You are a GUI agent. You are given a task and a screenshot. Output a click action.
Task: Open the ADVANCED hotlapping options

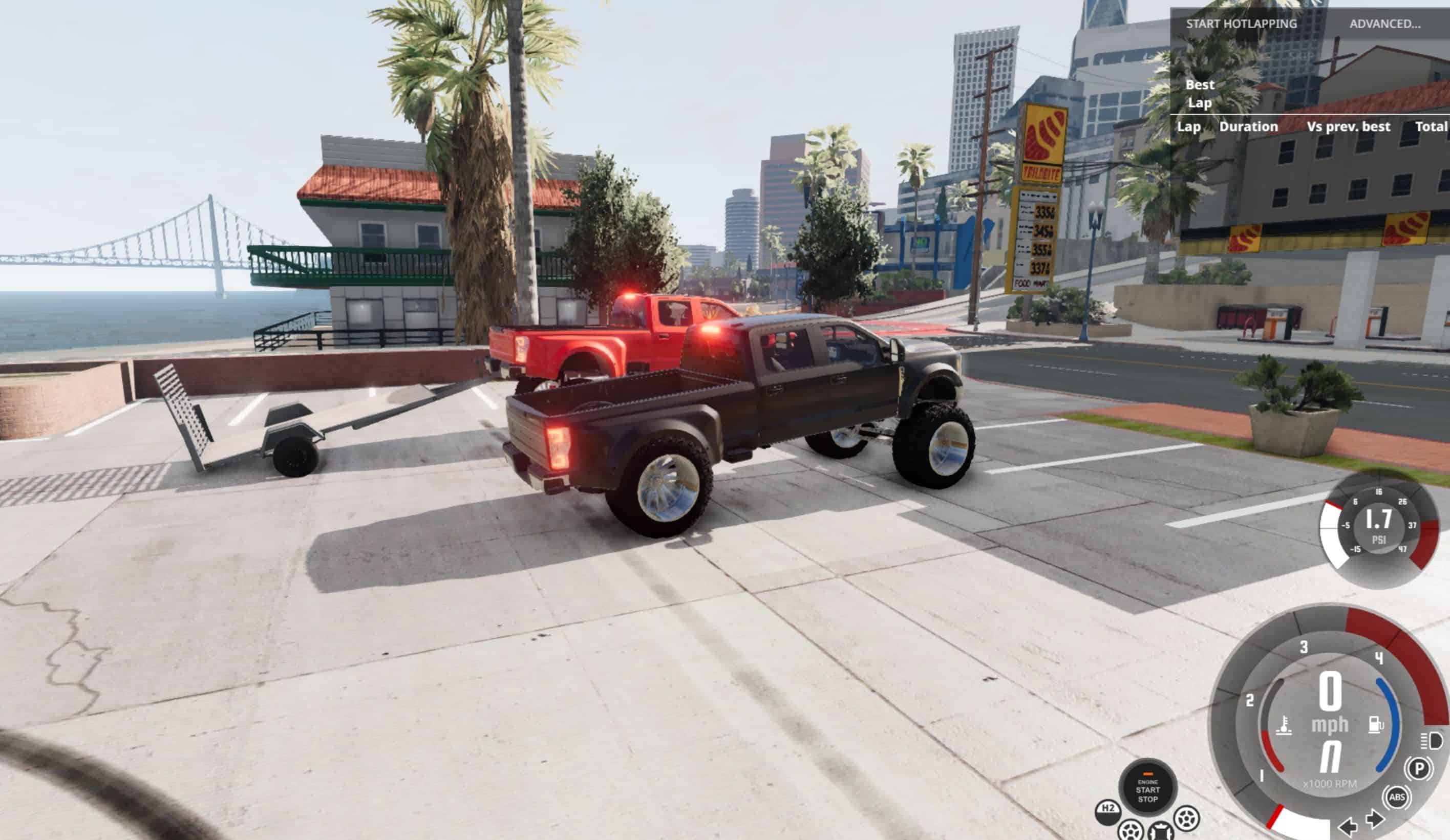(x=1384, y=24)
